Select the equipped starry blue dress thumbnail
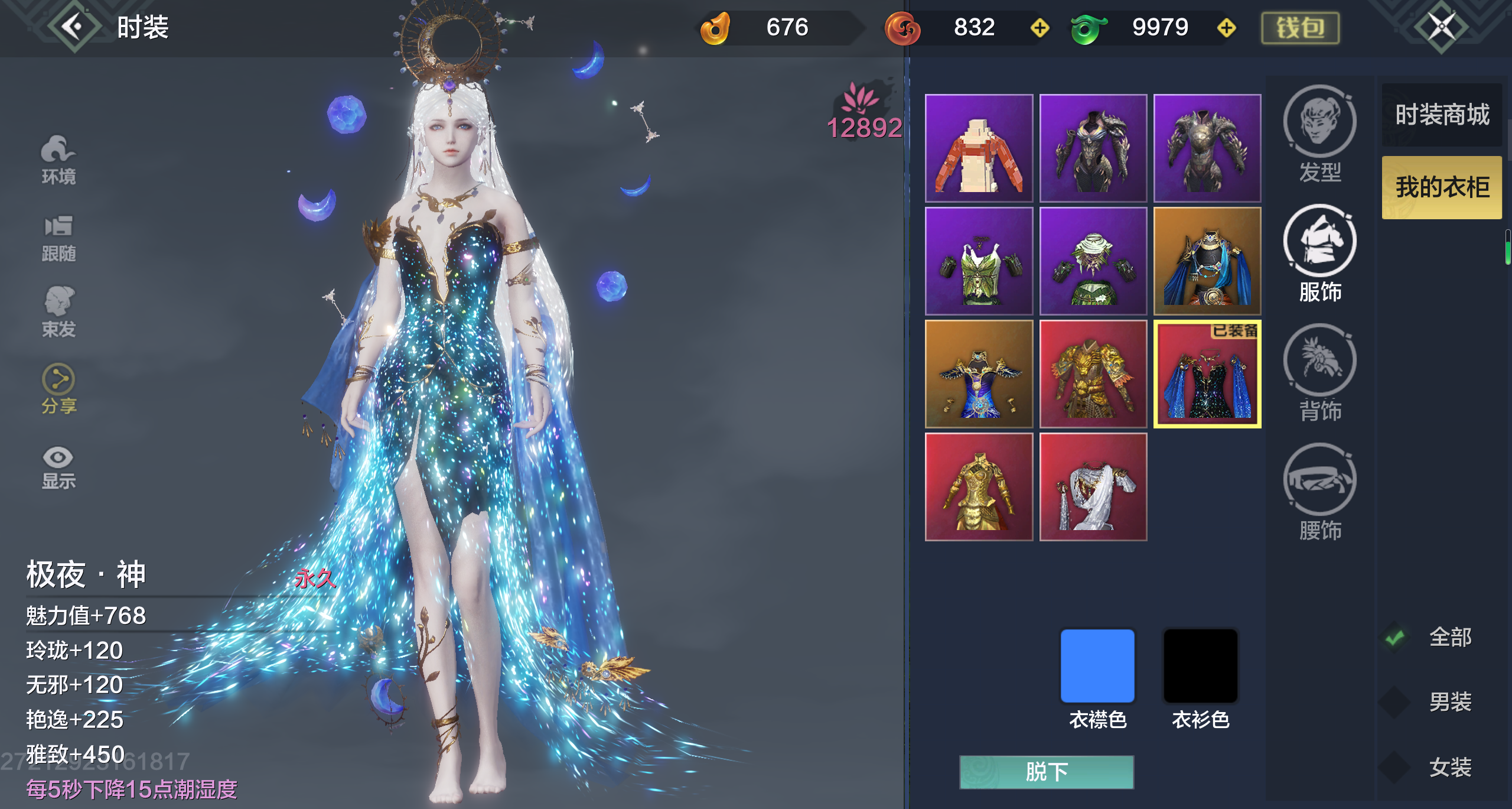This screenshot has width=1512, height=809. [x=1207, y=374]
